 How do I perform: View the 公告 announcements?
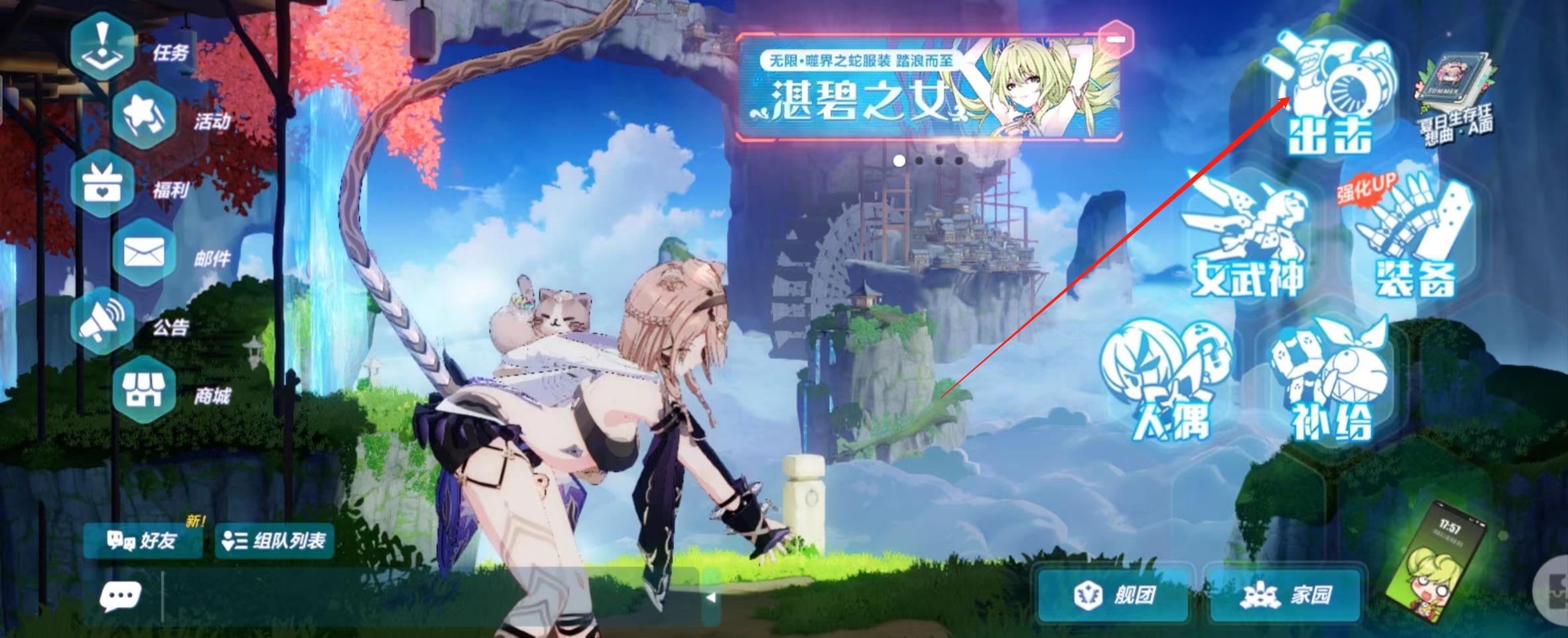pos(103,322)
